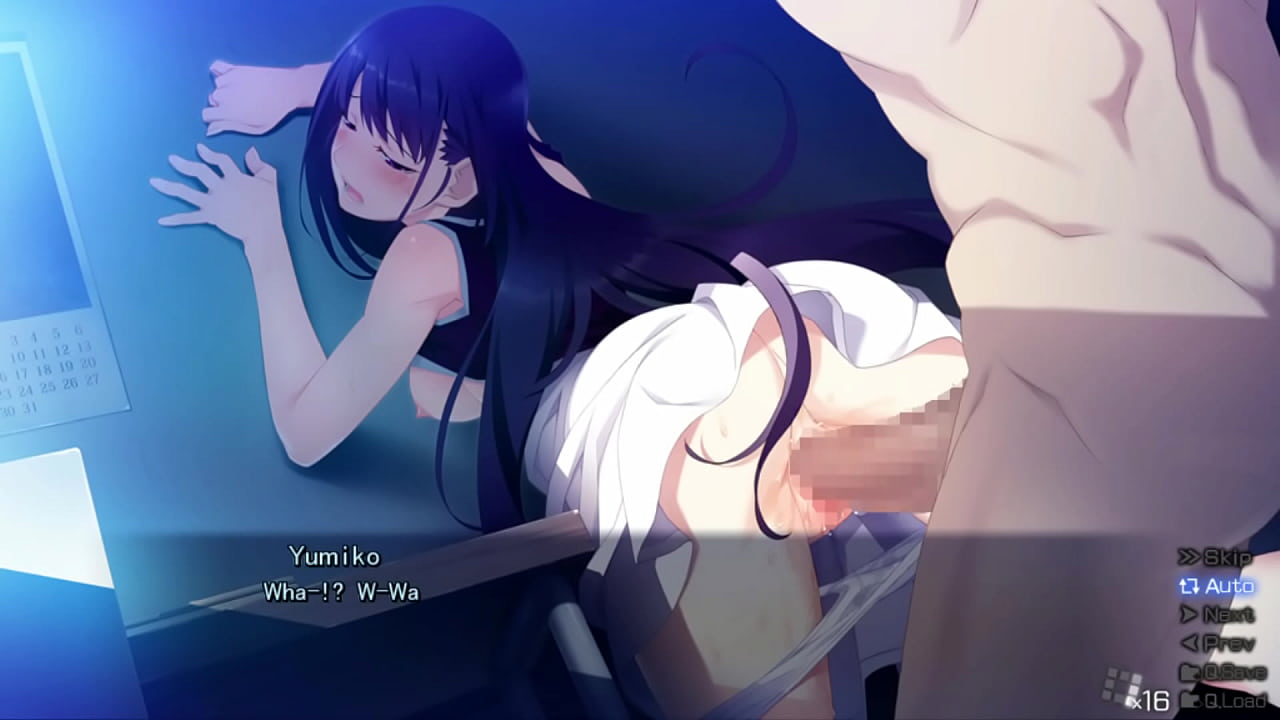1280x720 pixels.
Task: Click the Skip fast-forward arrows icon
Action: tap(1189, 556)
